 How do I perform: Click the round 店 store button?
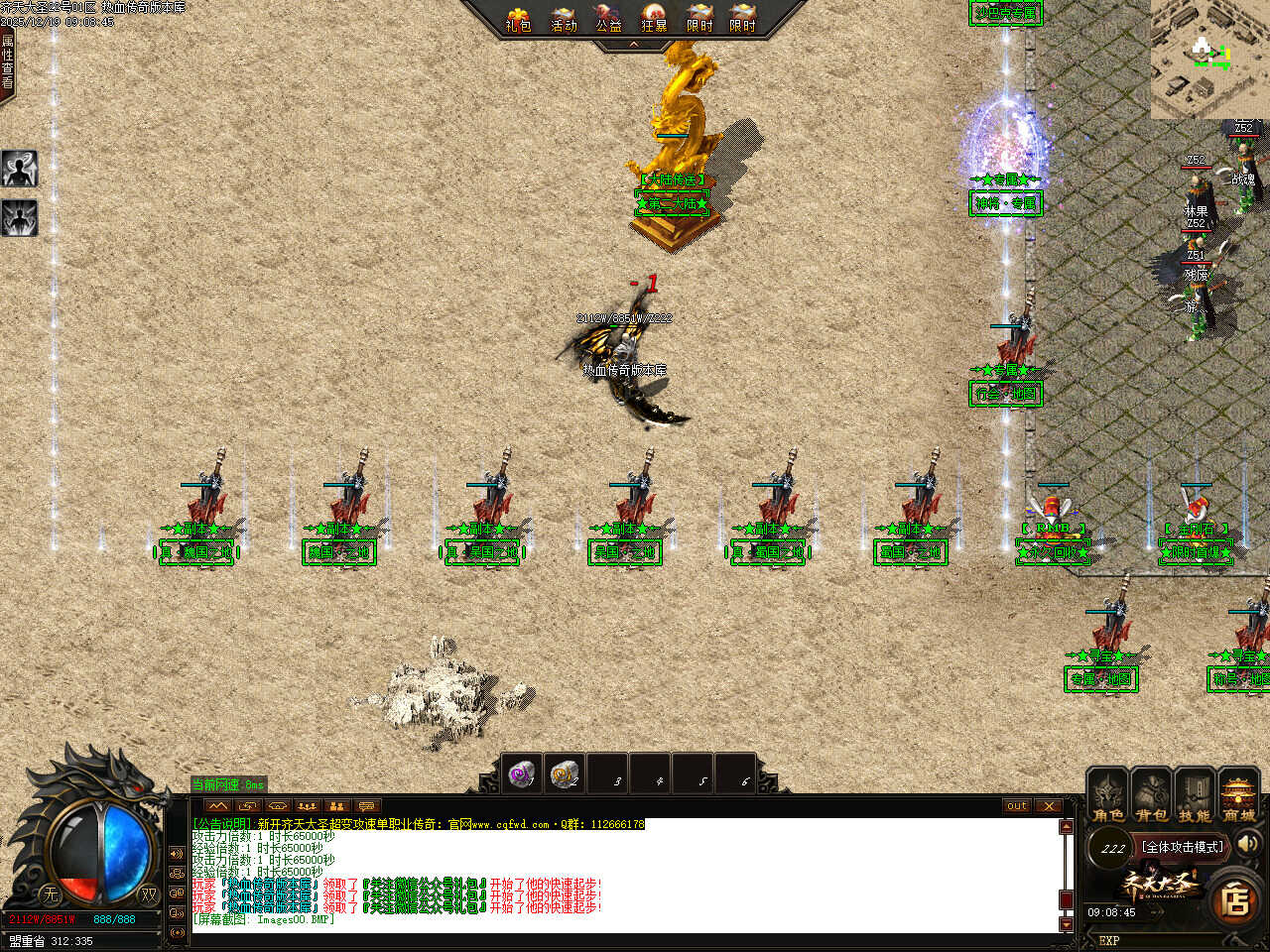(x=1234, y=900)
